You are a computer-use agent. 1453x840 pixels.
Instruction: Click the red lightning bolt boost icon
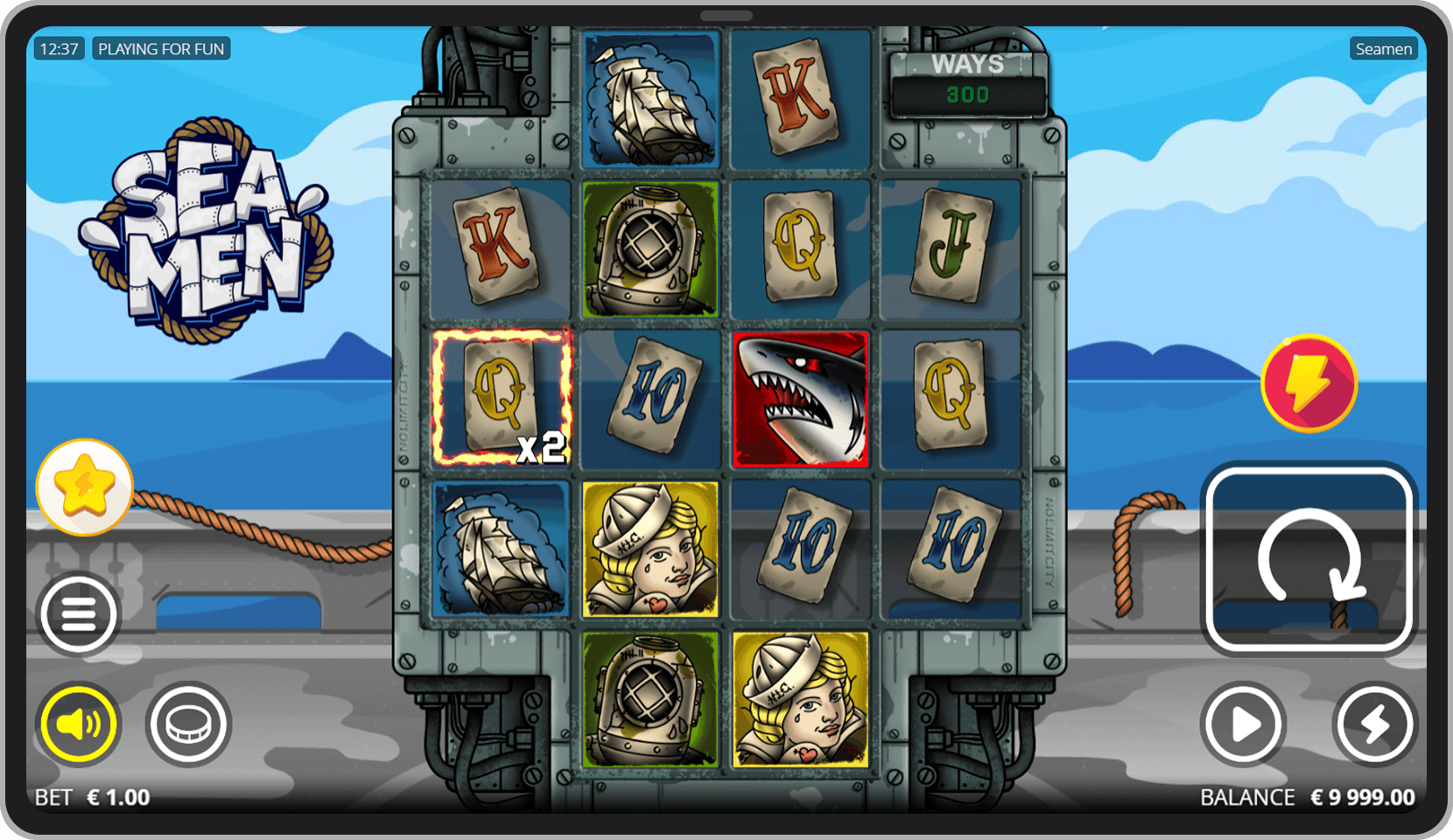(x=1309, y=381)
